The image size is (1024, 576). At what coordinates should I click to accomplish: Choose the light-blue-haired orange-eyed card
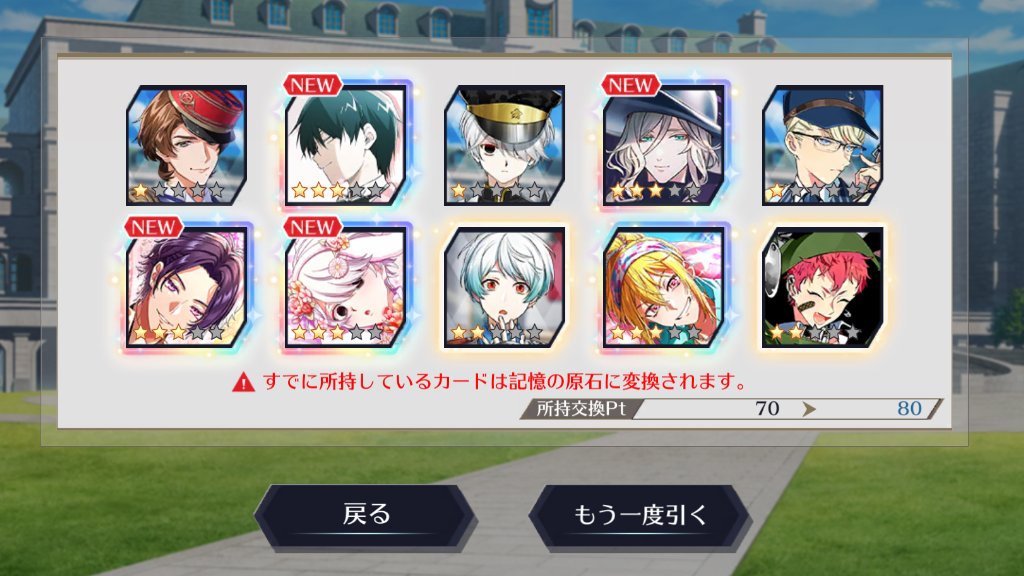(x=505, y=287)
